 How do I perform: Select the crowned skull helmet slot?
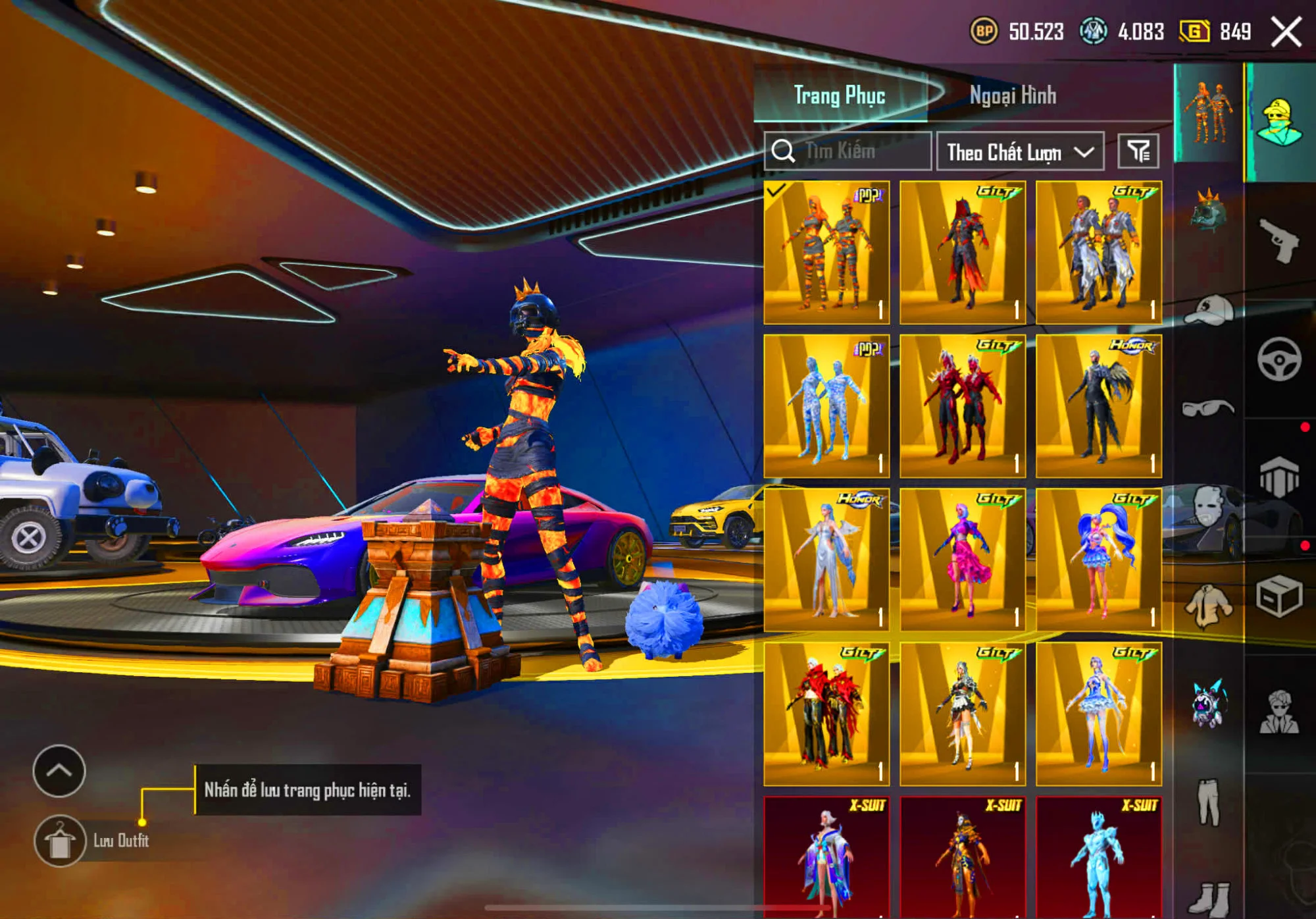1209,211
